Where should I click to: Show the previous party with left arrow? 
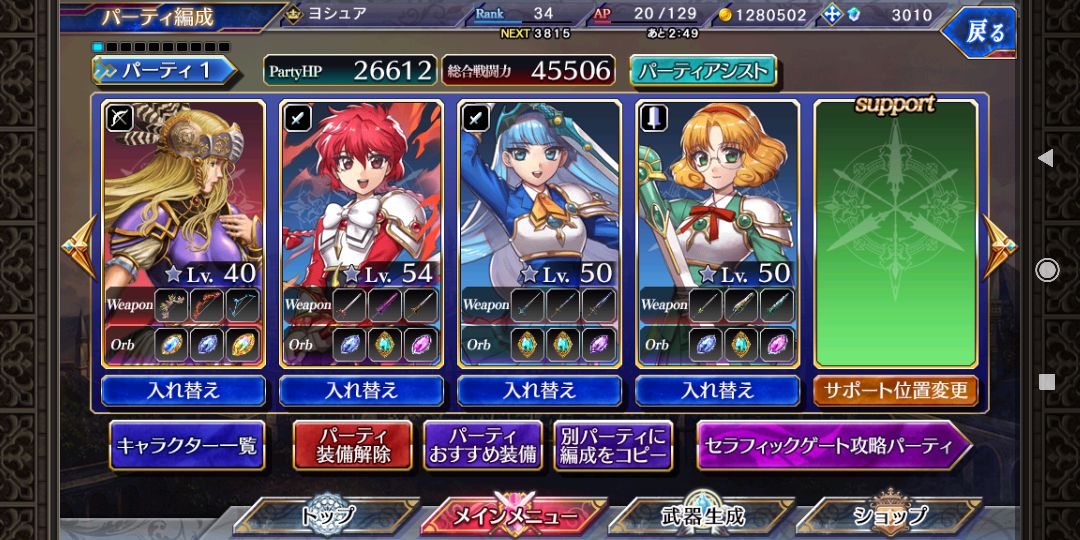(77, 247)
